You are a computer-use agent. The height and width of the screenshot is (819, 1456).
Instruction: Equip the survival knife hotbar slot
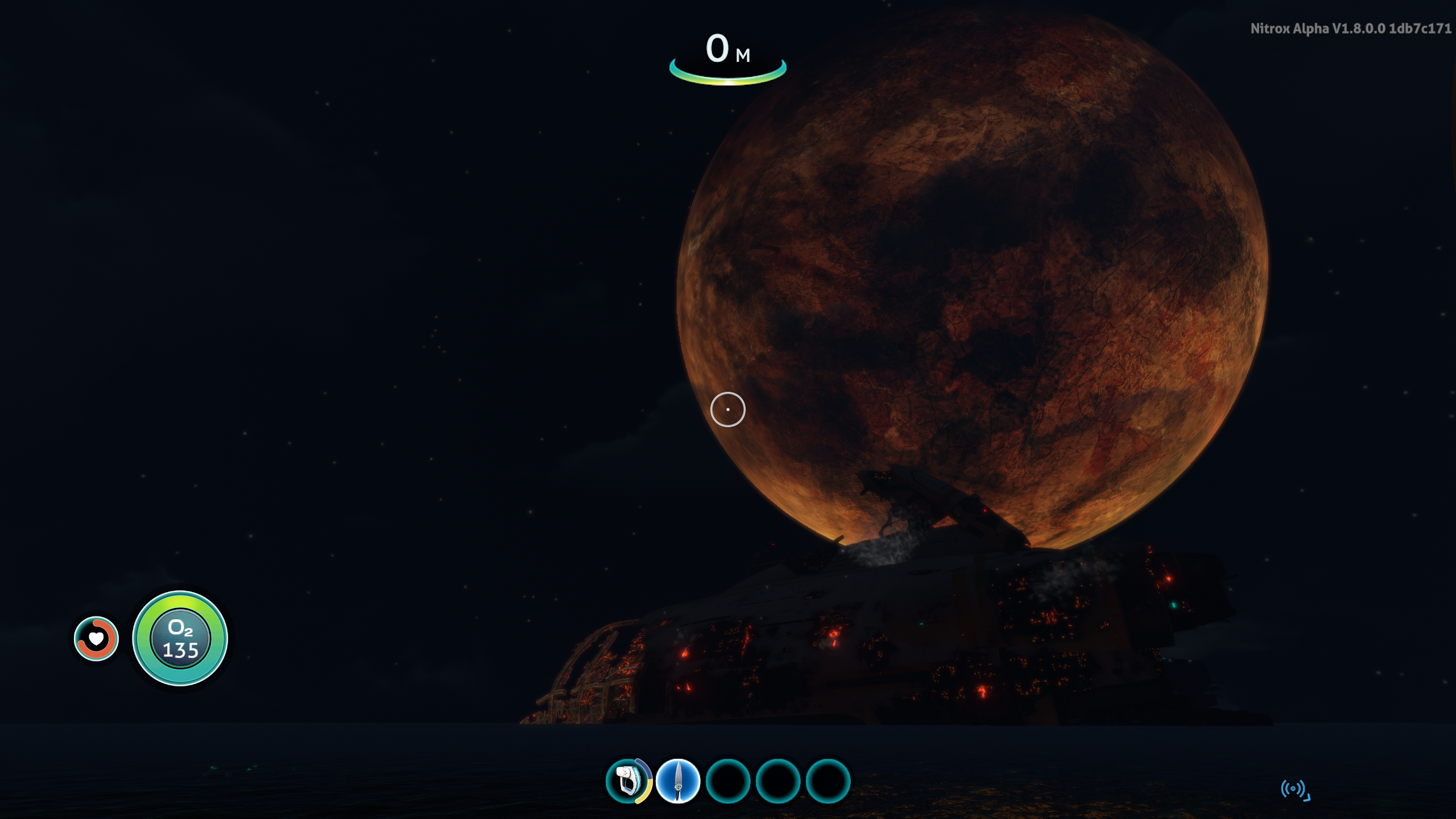click(x=677, y=781)
